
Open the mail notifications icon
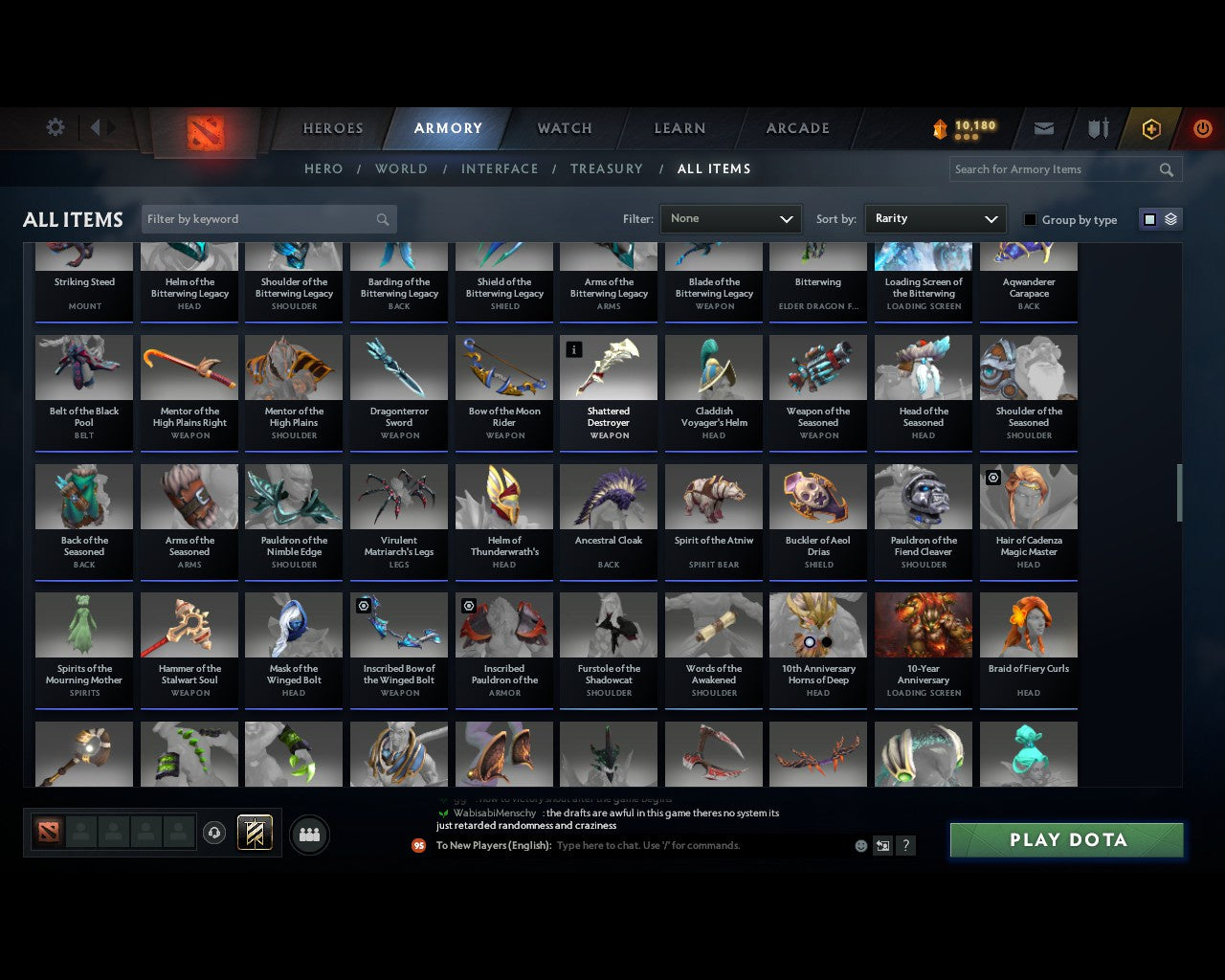(x=1043, y=128)
